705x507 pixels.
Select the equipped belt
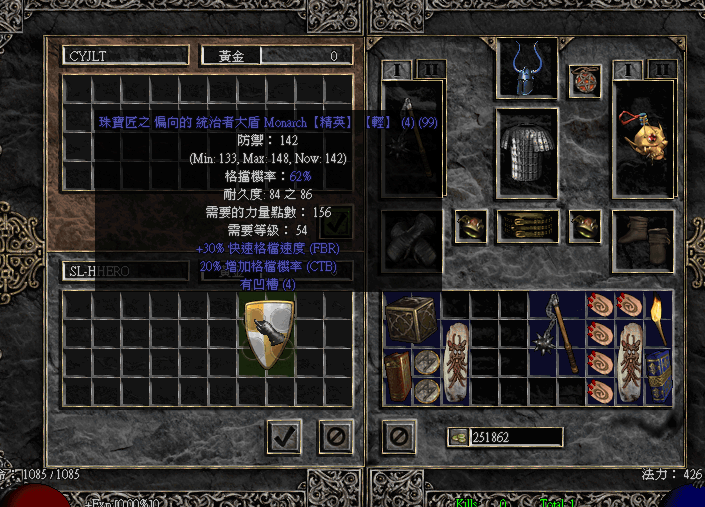point(527,226)
